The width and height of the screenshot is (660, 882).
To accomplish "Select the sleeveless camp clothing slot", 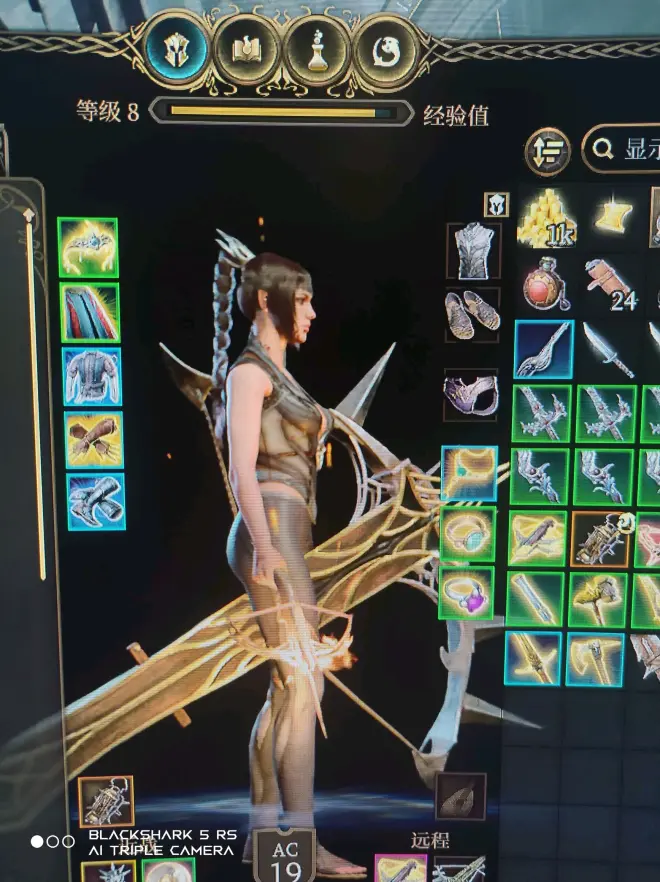I will pyautogui.click(x=473, y=251).
